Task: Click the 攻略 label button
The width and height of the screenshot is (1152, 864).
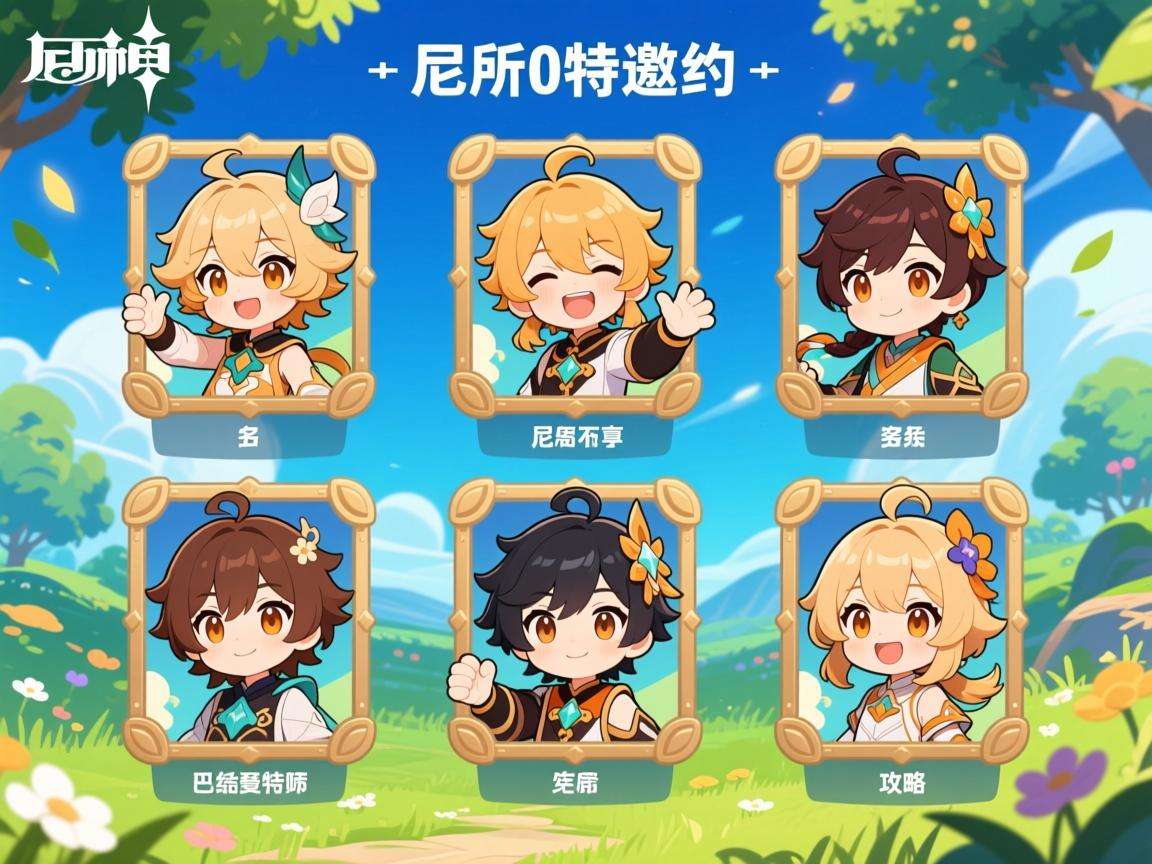Action: (x=901, y=783)
